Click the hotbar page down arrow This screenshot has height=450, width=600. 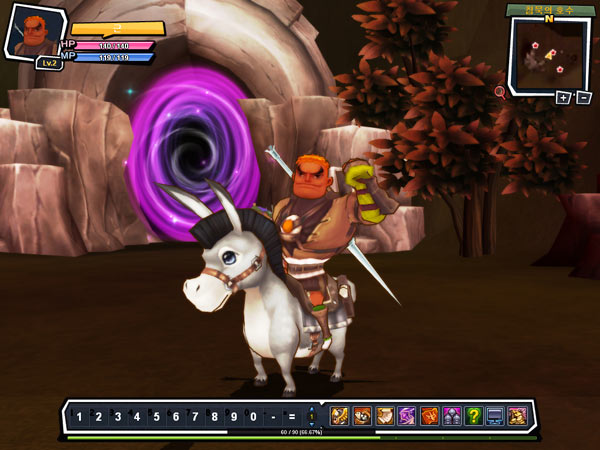tap(311, 423)
